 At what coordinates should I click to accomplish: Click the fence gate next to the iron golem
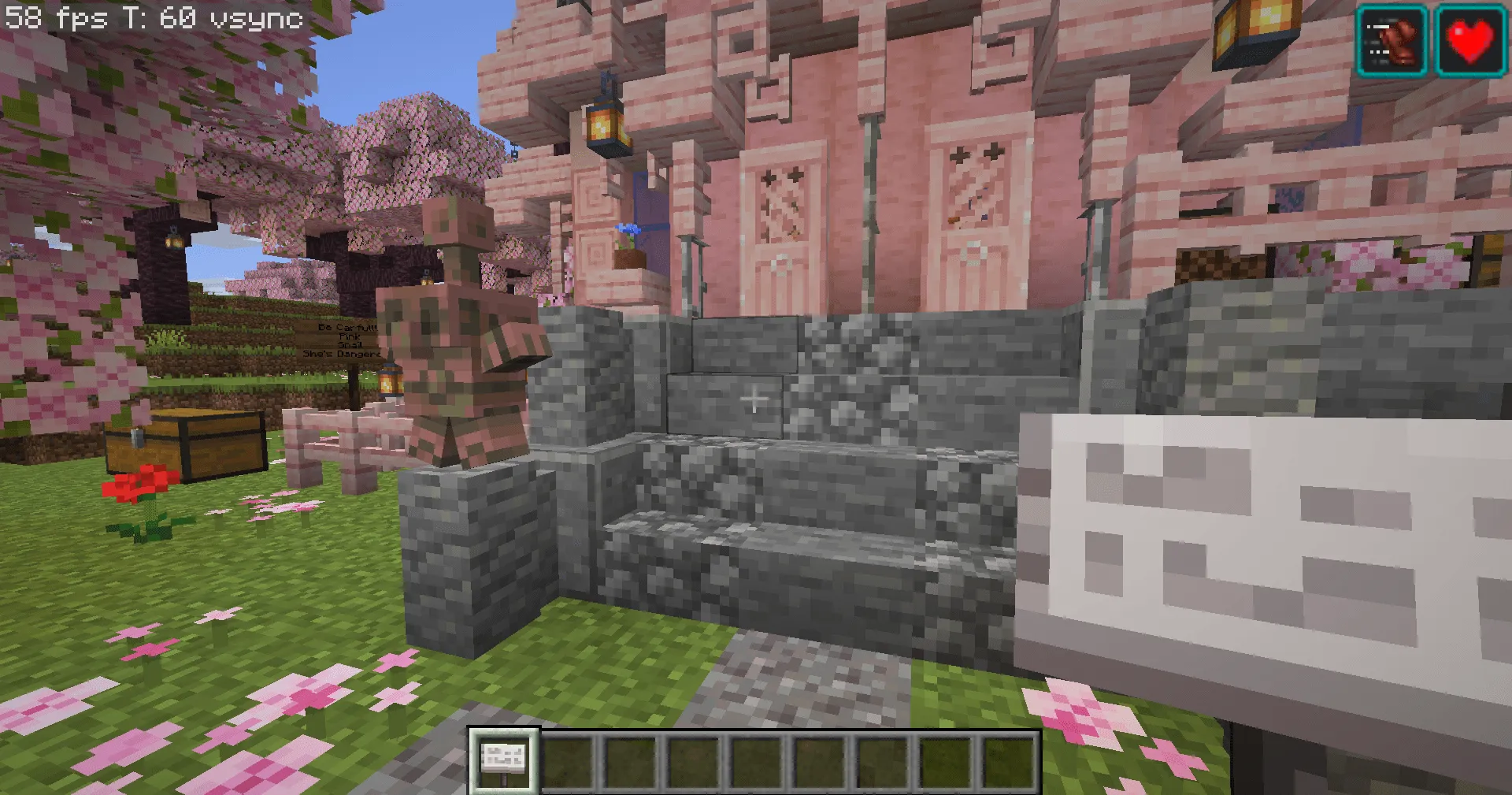click(331, 437)
